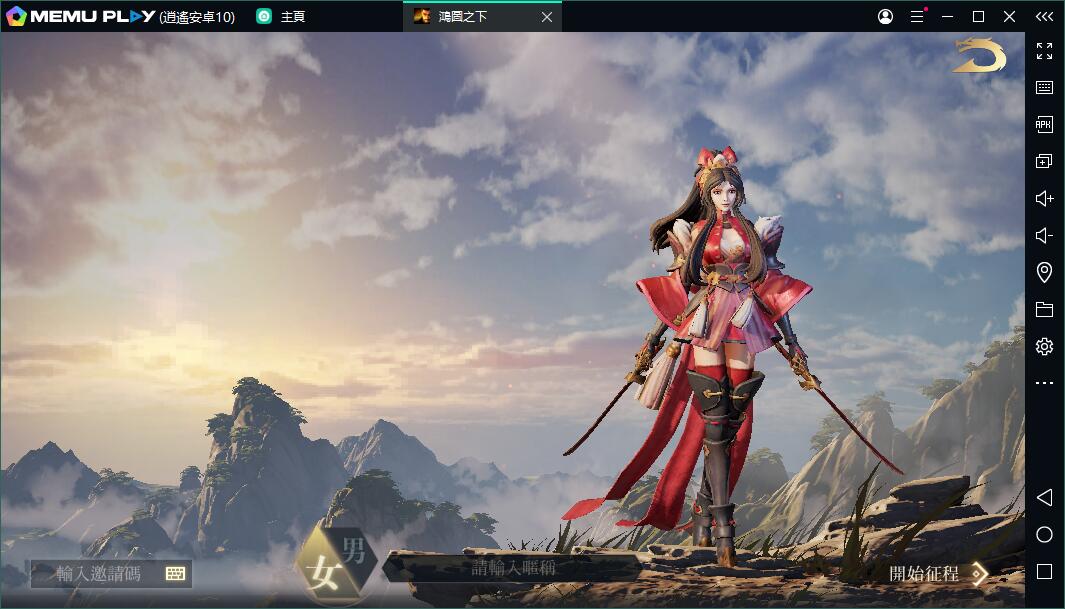
Task: Close the 鴻圖之下 emulator tab
Action: (x=546, y=17)
